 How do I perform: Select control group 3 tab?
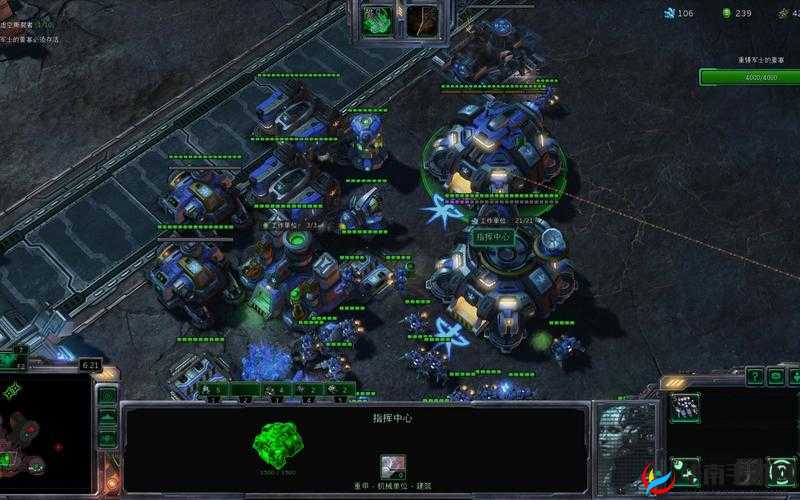pyautogui.click(x=275, y=389)
